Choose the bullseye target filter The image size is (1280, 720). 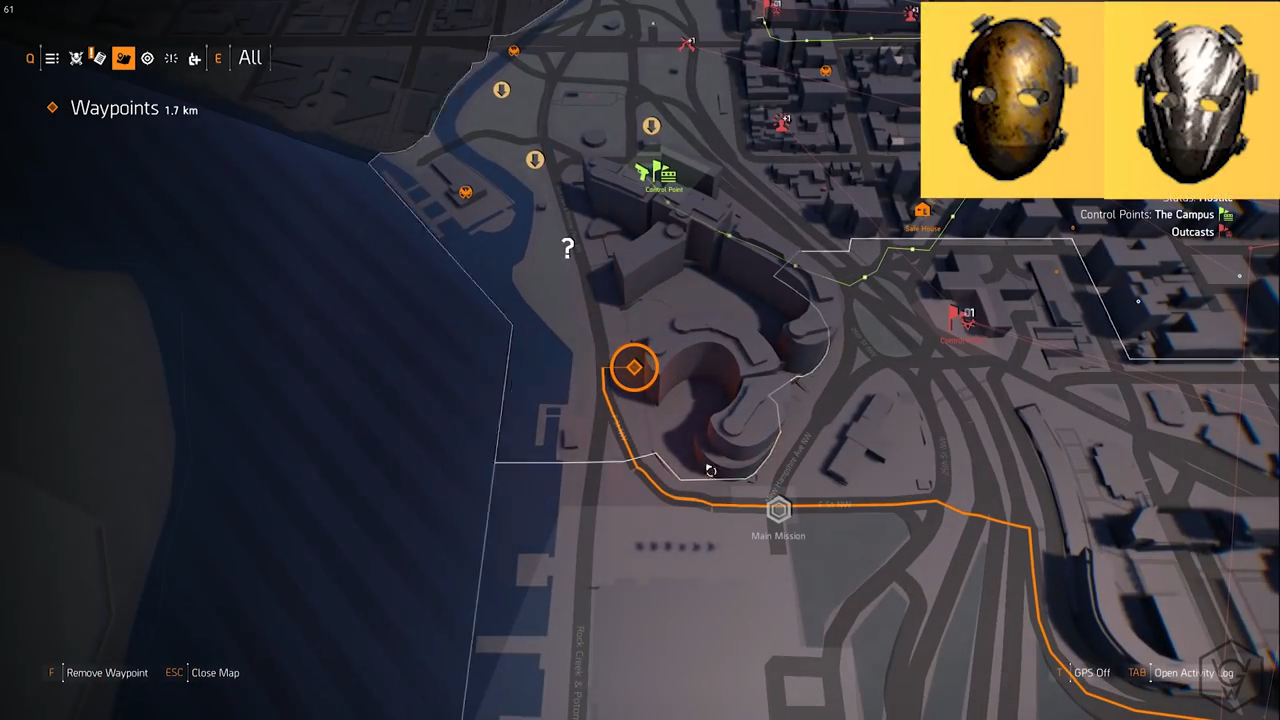[147, 59]
